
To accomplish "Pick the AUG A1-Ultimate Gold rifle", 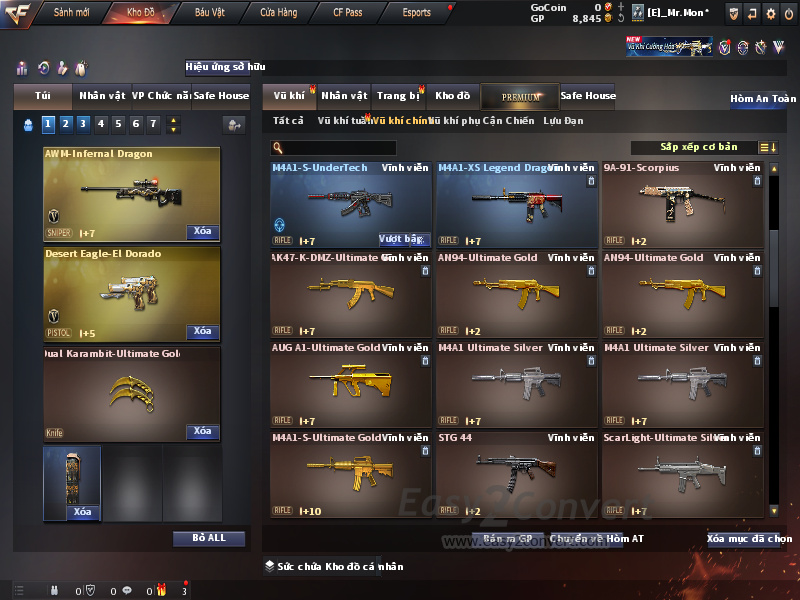I will (350, 385).
